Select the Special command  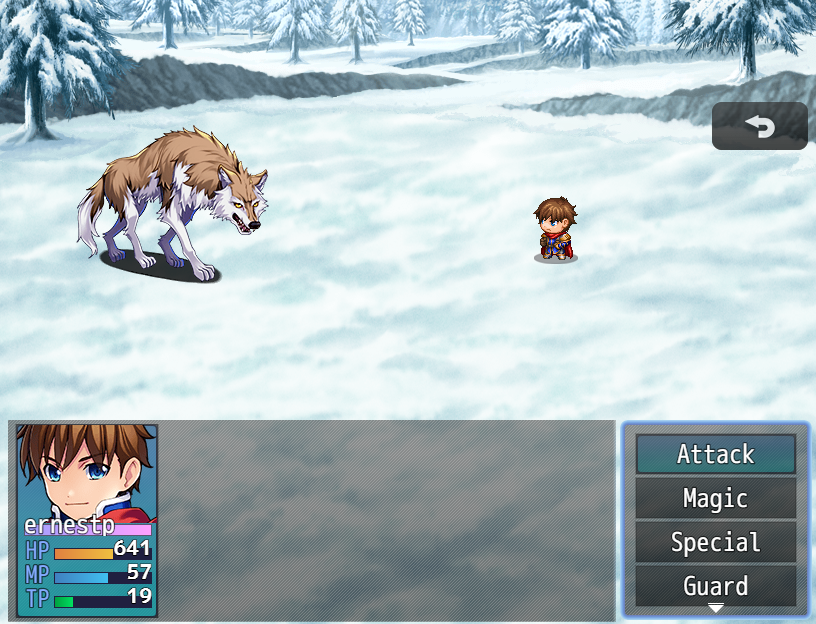pyautogui.click(x=715, y=542)
